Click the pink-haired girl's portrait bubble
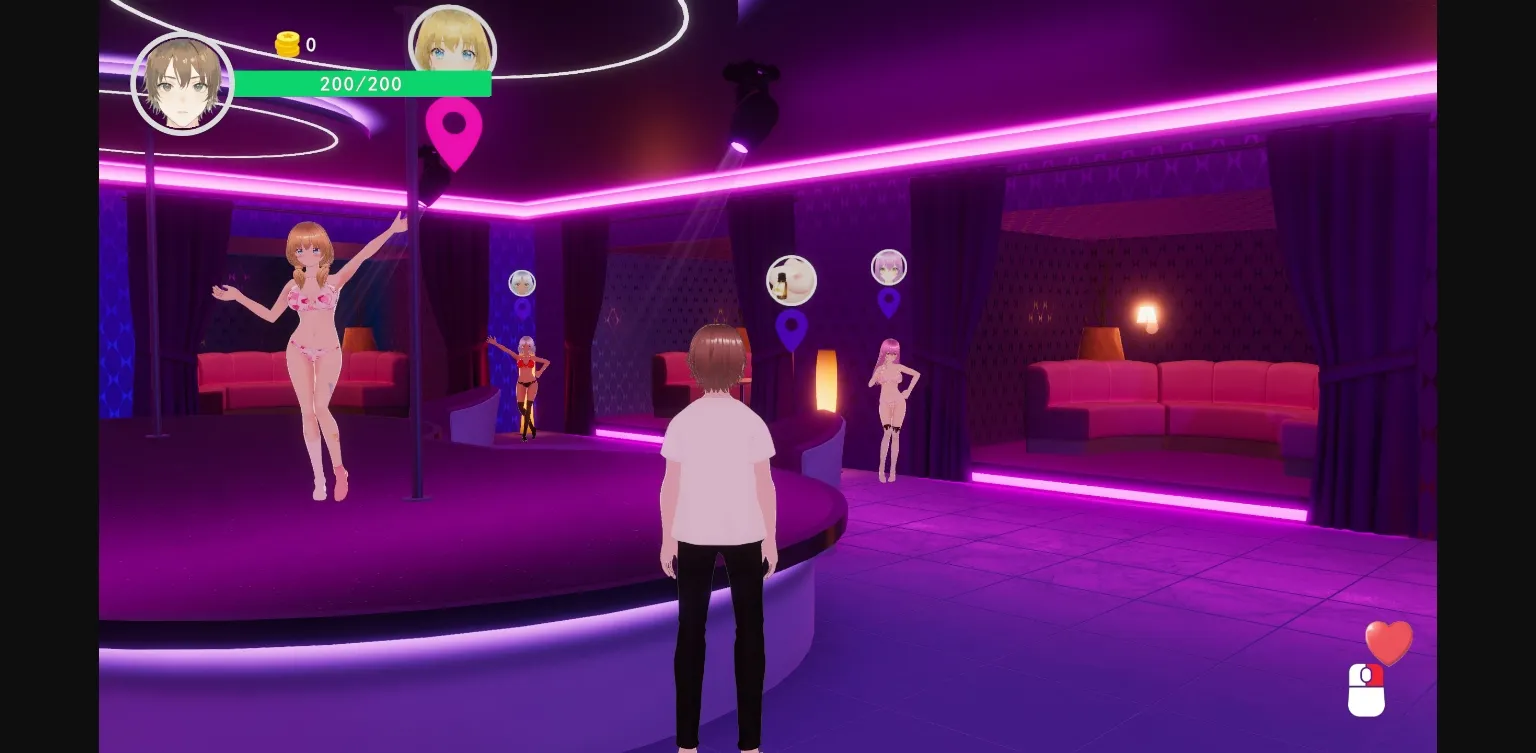The width and height of the screenshot is (1536, 753). (x=889, y=266)
